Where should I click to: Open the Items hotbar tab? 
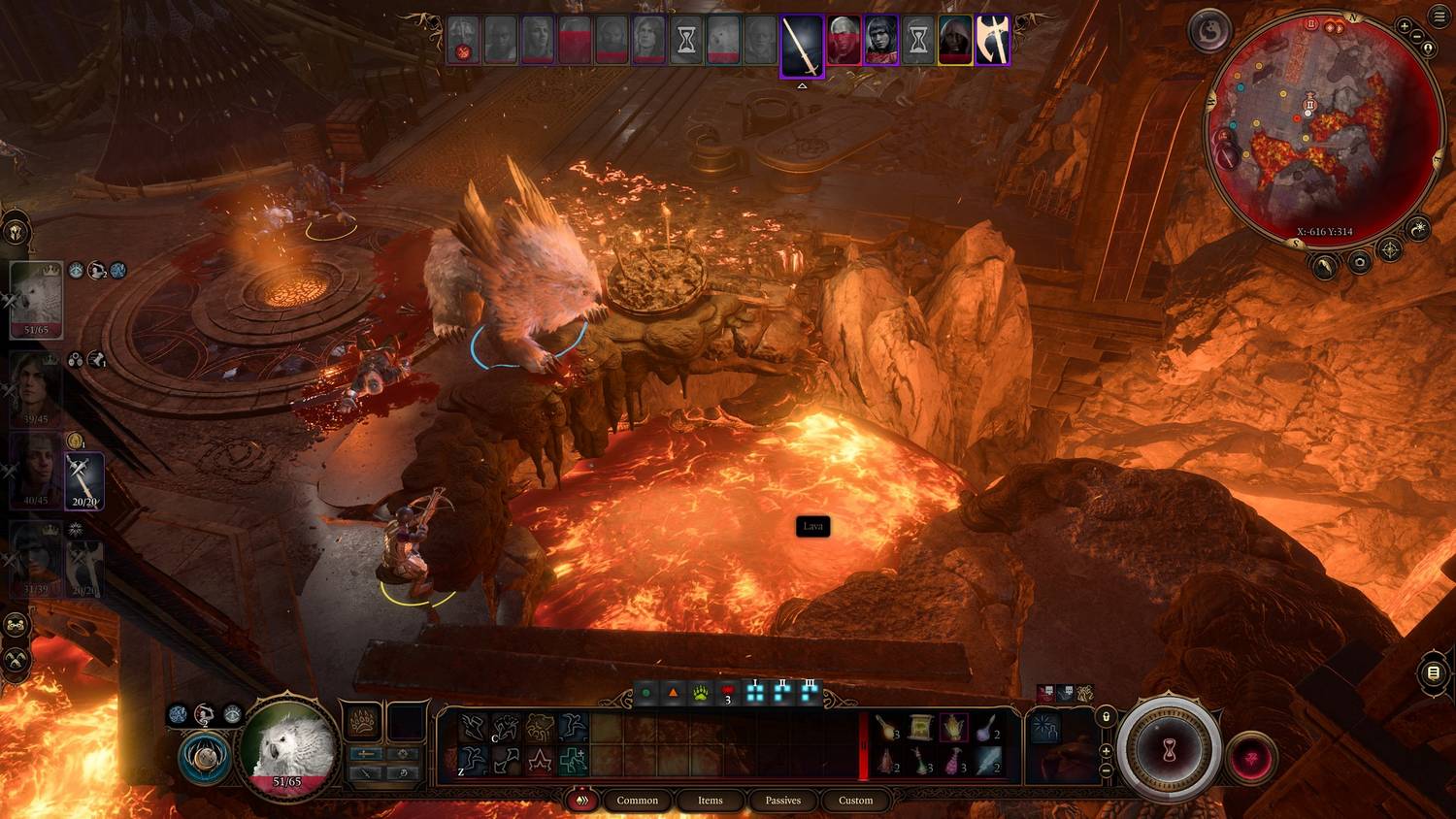click(x=710, y=801)
